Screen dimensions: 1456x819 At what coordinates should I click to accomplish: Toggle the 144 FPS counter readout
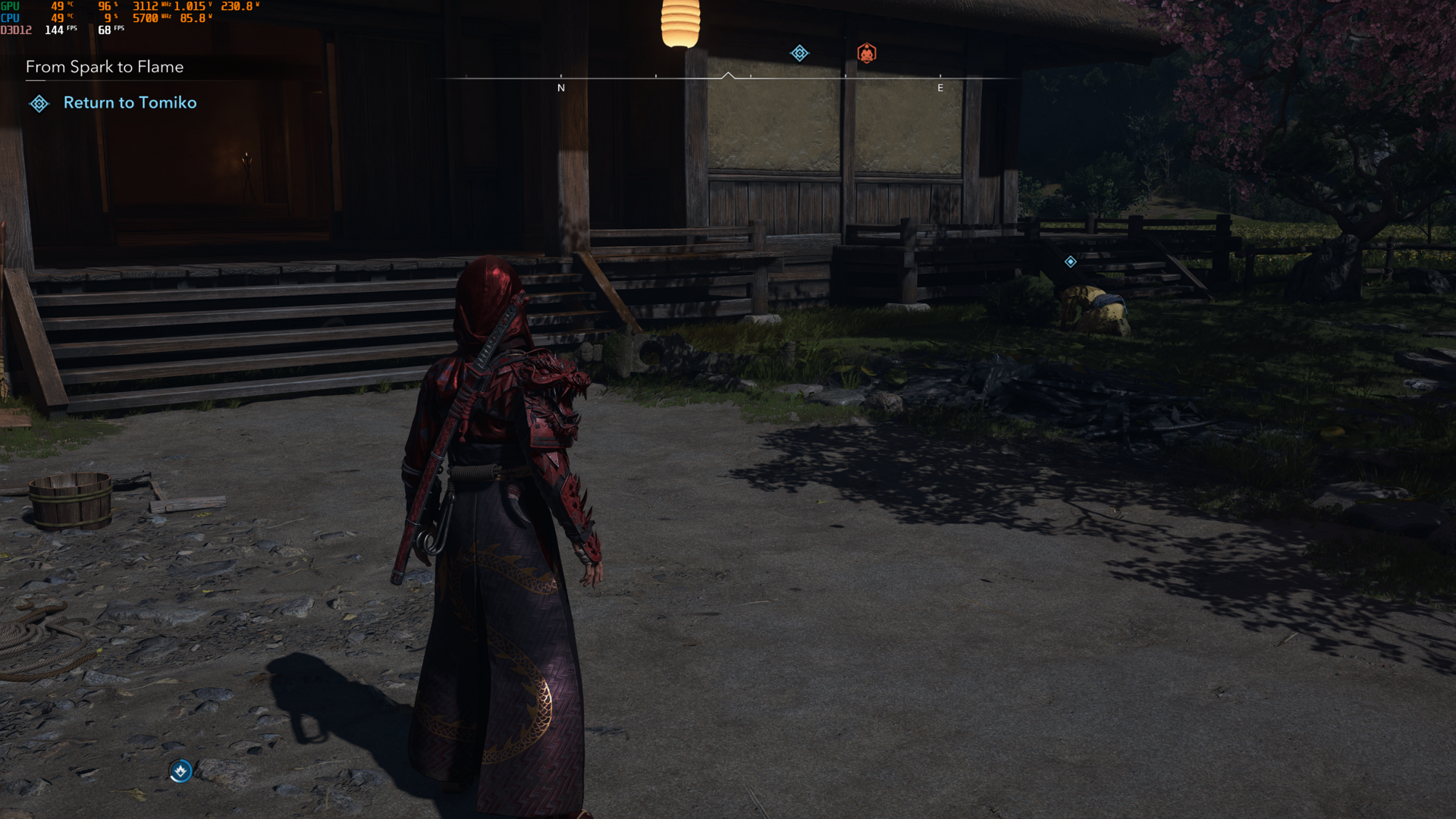pos(53,30)
